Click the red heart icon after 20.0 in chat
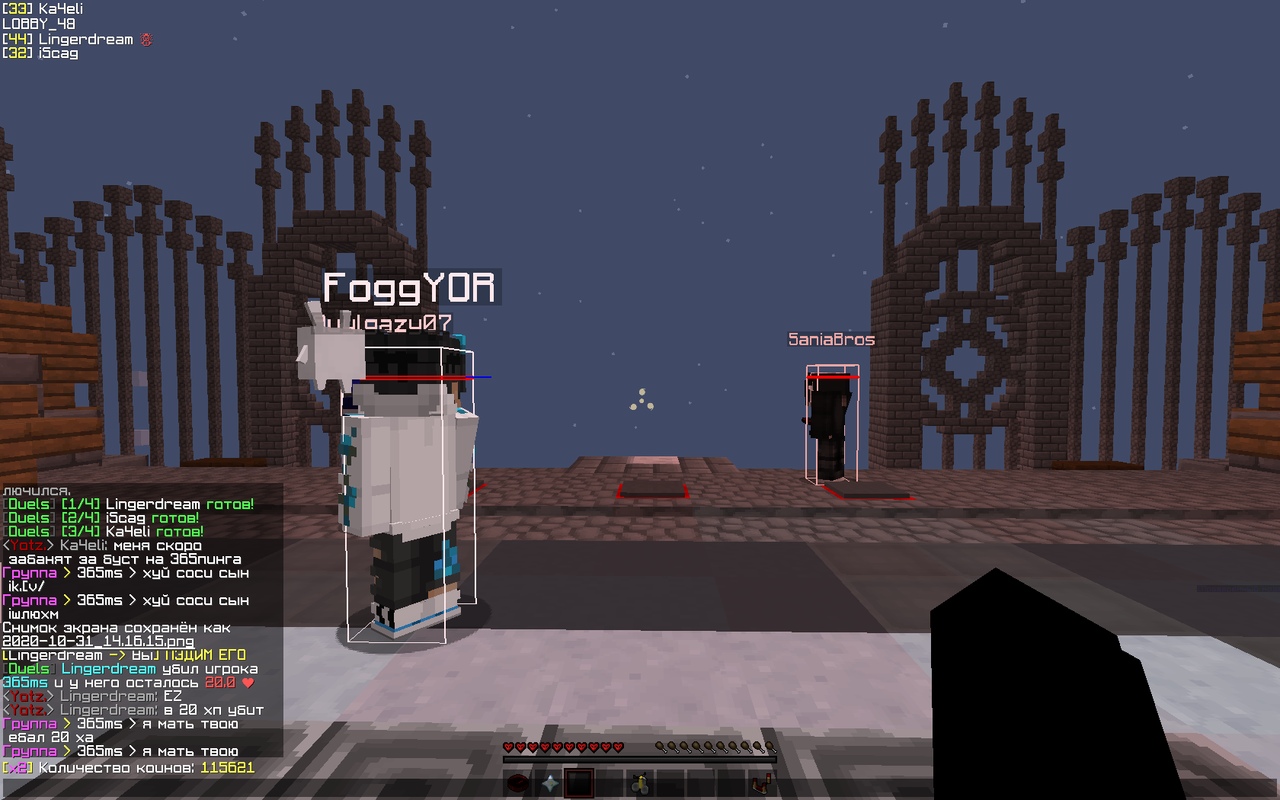This screenshot has height=800, width=1280. pyautogui.click(x=247, y=681)
